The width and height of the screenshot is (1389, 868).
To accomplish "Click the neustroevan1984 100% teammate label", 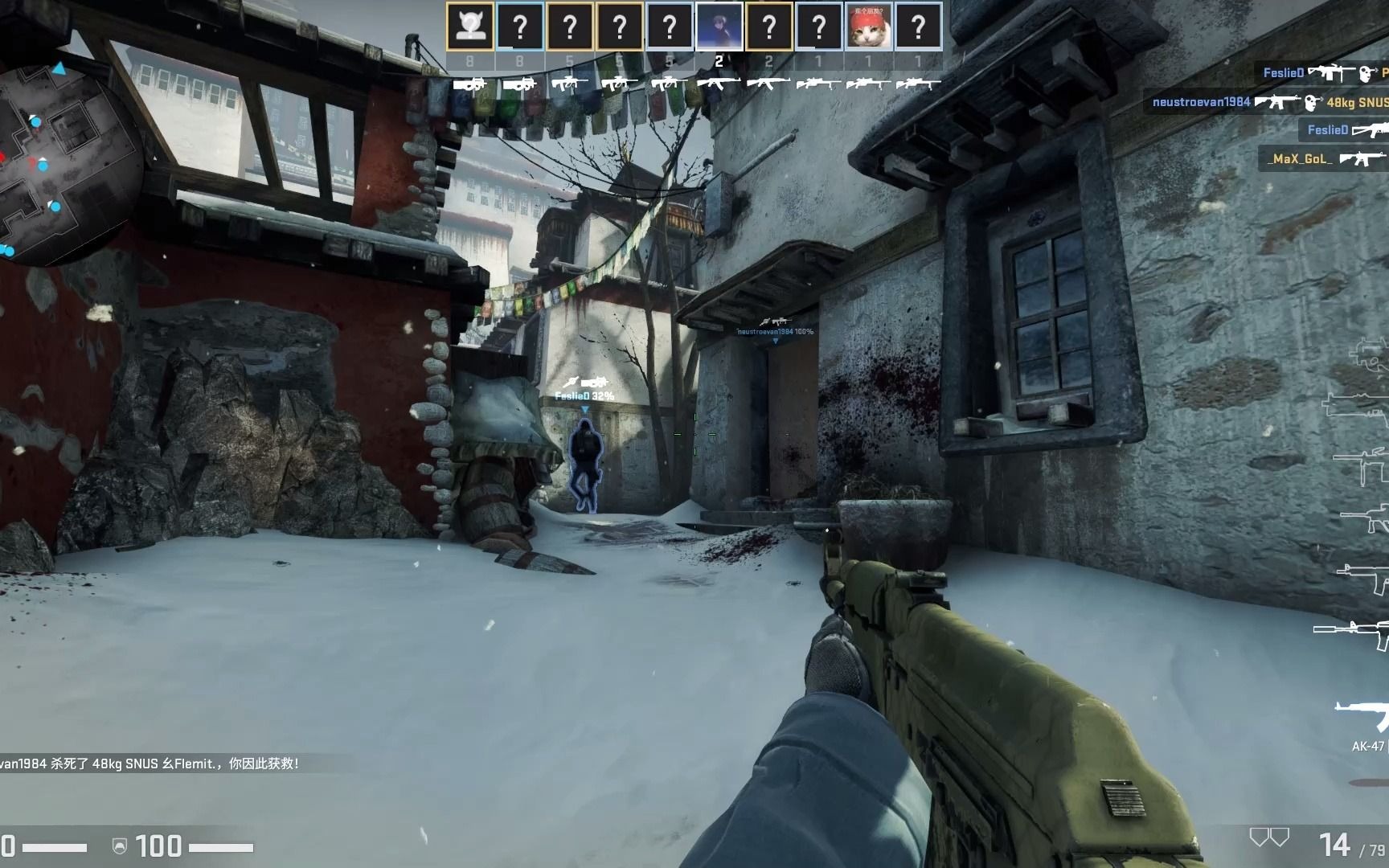I will [x=774, y=330].
